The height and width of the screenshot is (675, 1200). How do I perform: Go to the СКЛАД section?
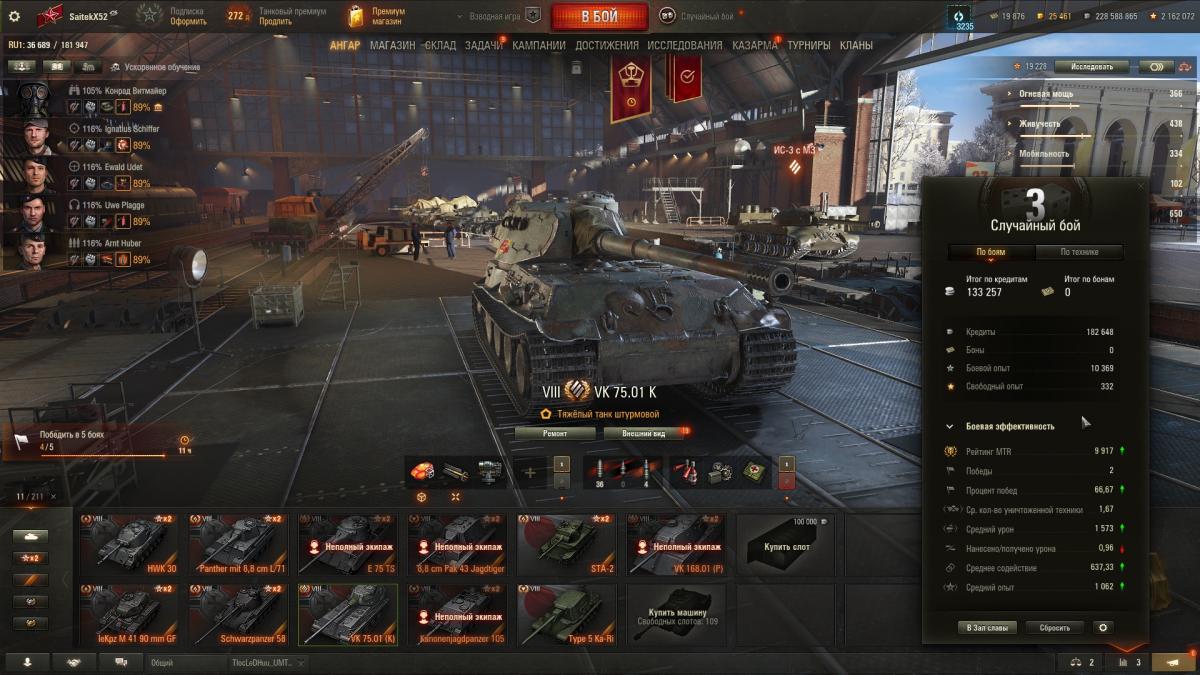pos(440,45)
